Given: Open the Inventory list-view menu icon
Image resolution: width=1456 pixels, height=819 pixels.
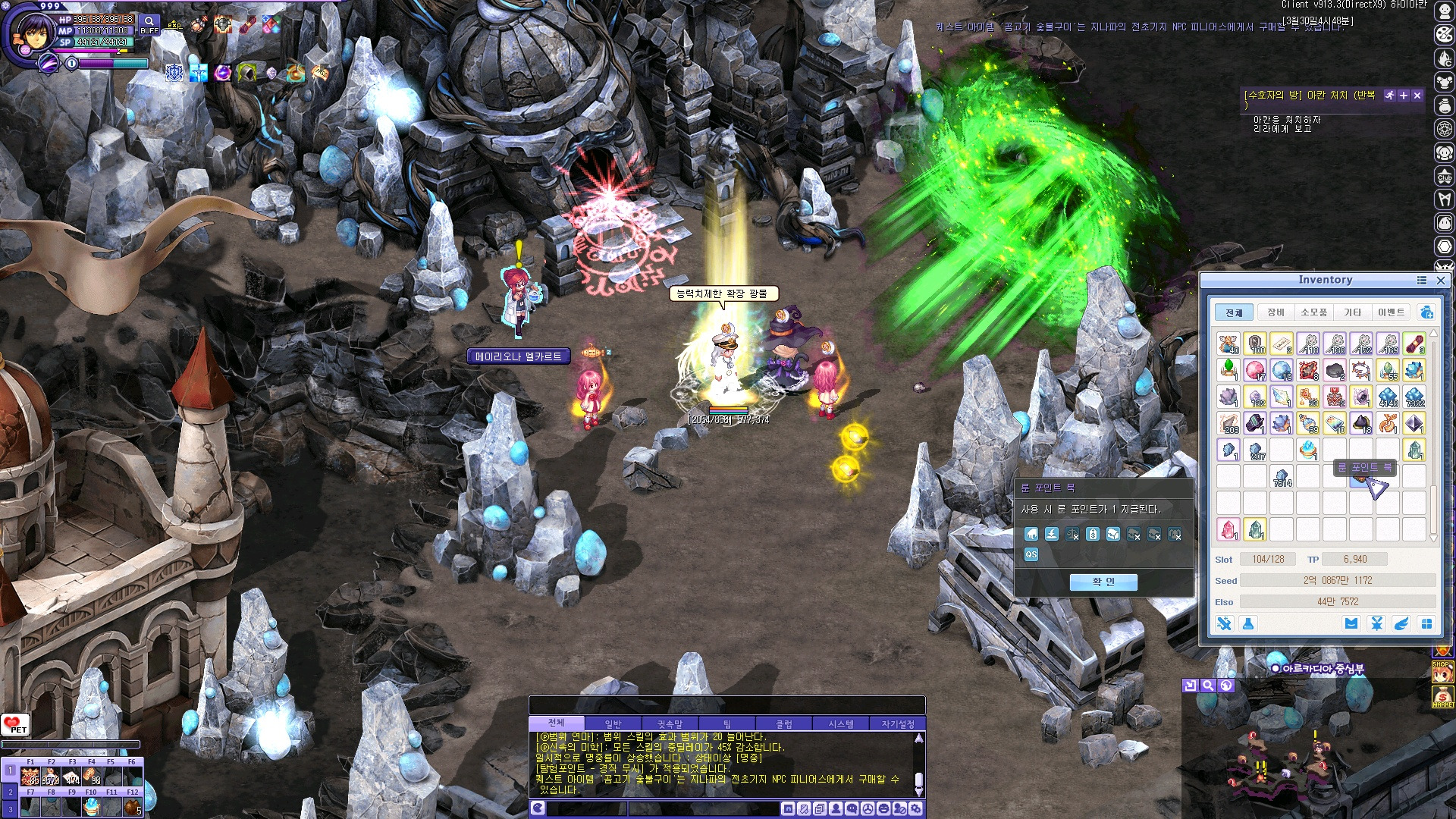Looking at the screenshot, I should [x=1422, y=281].
